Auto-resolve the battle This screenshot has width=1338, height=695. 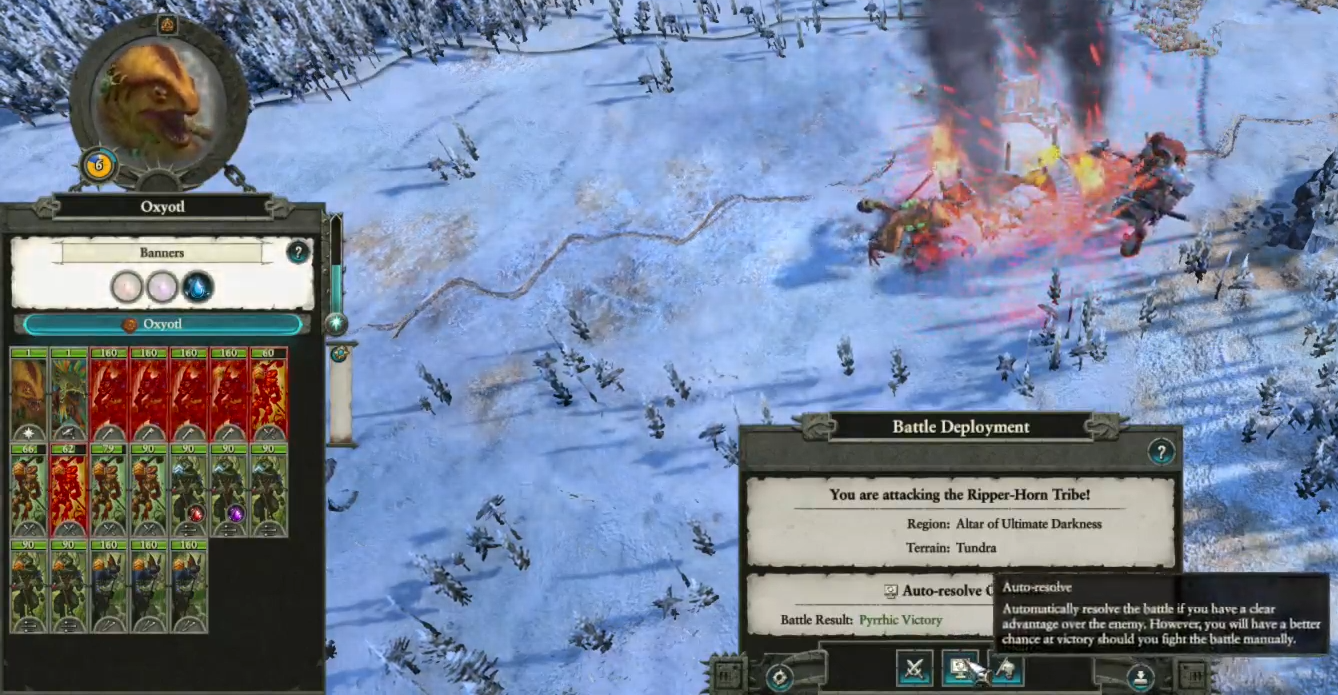[x=961, y=667]
